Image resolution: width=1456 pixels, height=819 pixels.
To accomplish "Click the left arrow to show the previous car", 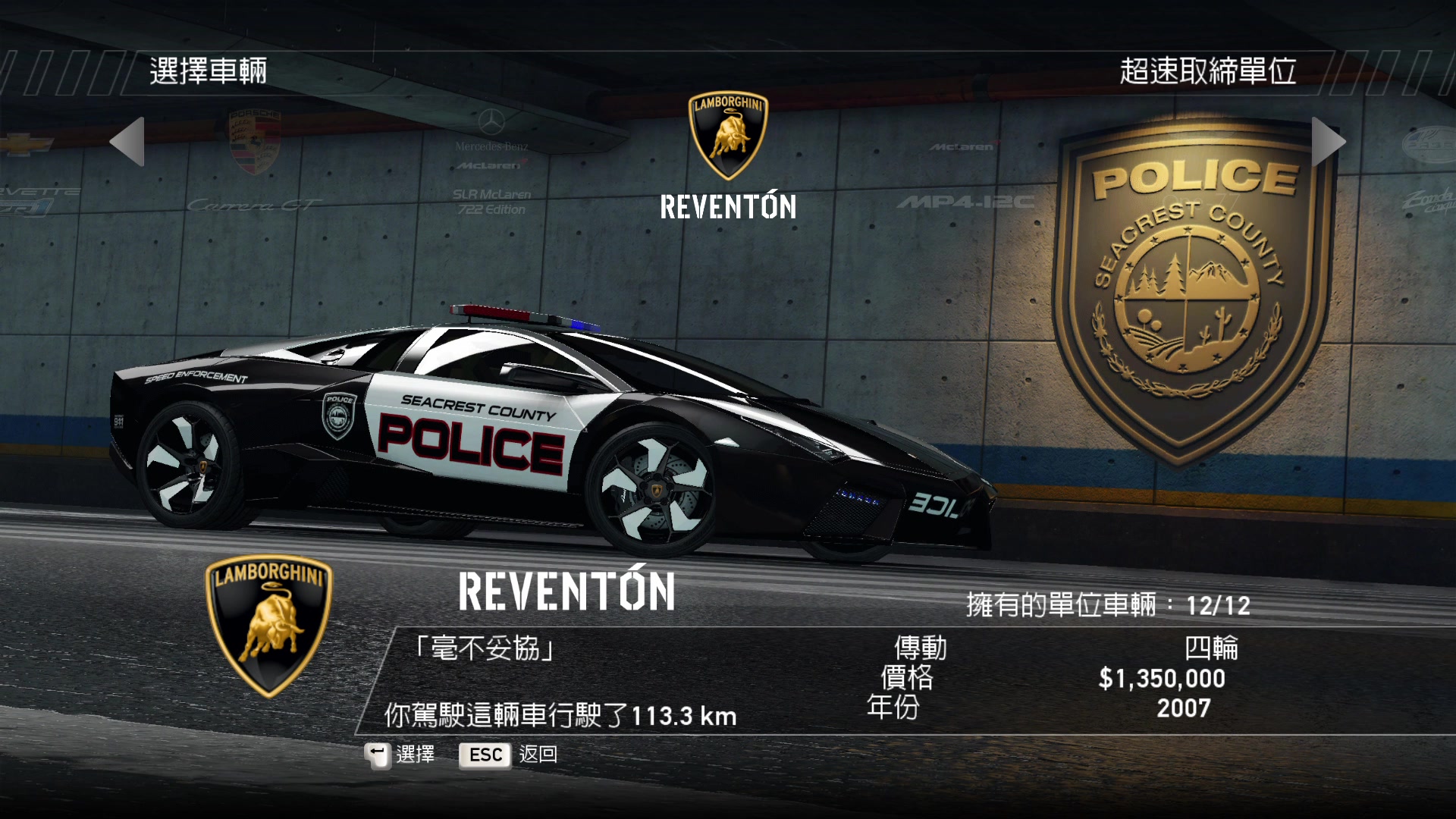I will [127, 142].
